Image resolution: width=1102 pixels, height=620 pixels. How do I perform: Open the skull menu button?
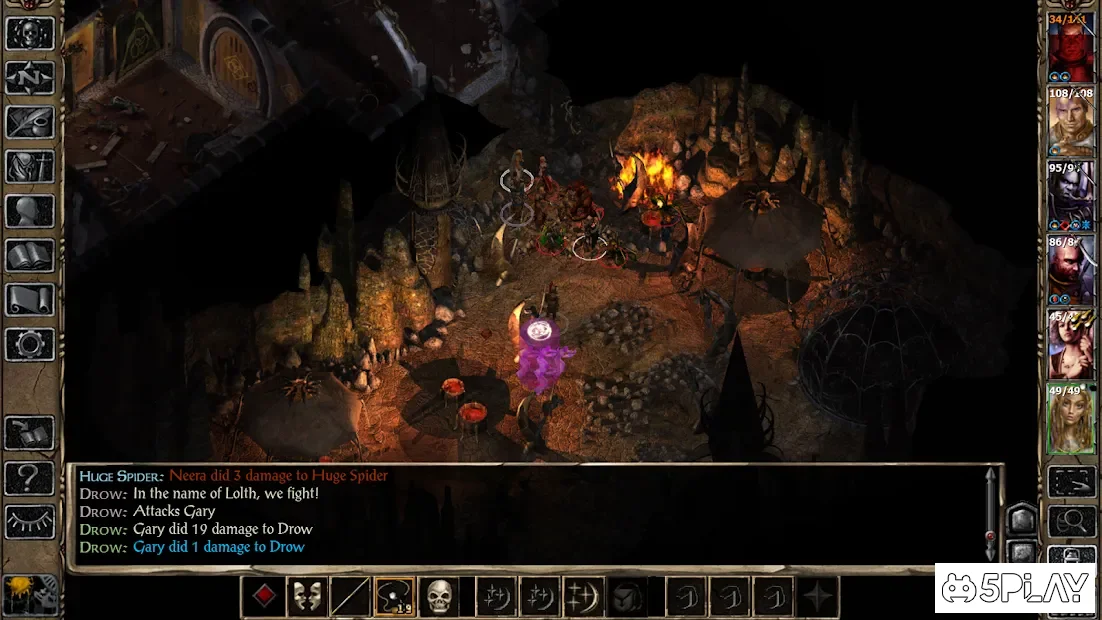click(30, 33)
